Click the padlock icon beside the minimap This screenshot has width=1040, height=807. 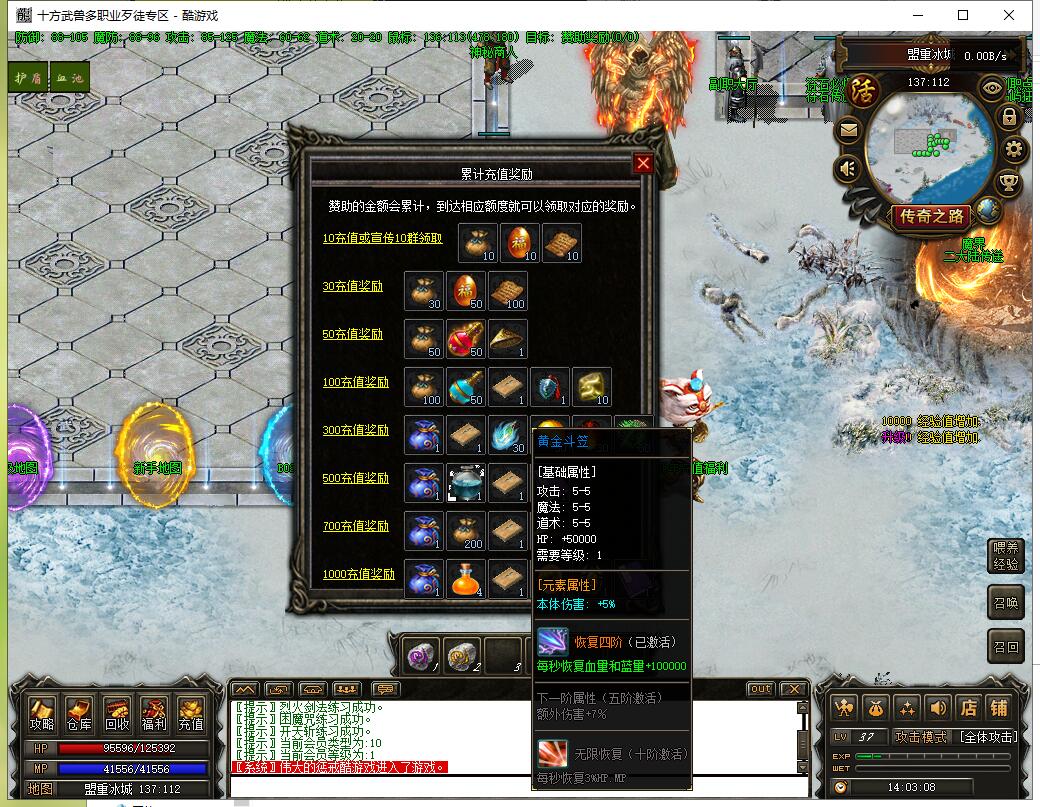1008,117
